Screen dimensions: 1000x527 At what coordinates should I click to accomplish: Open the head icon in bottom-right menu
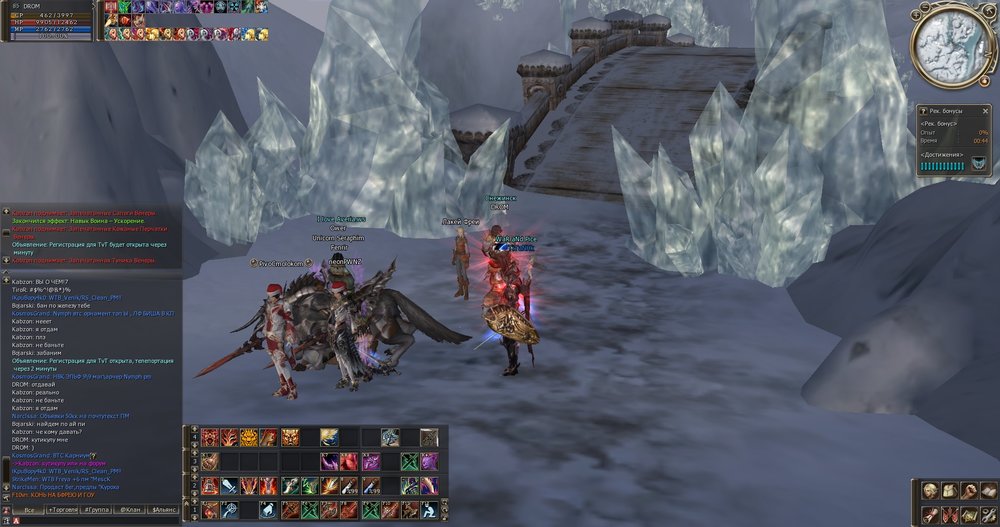tap(930, 491)
